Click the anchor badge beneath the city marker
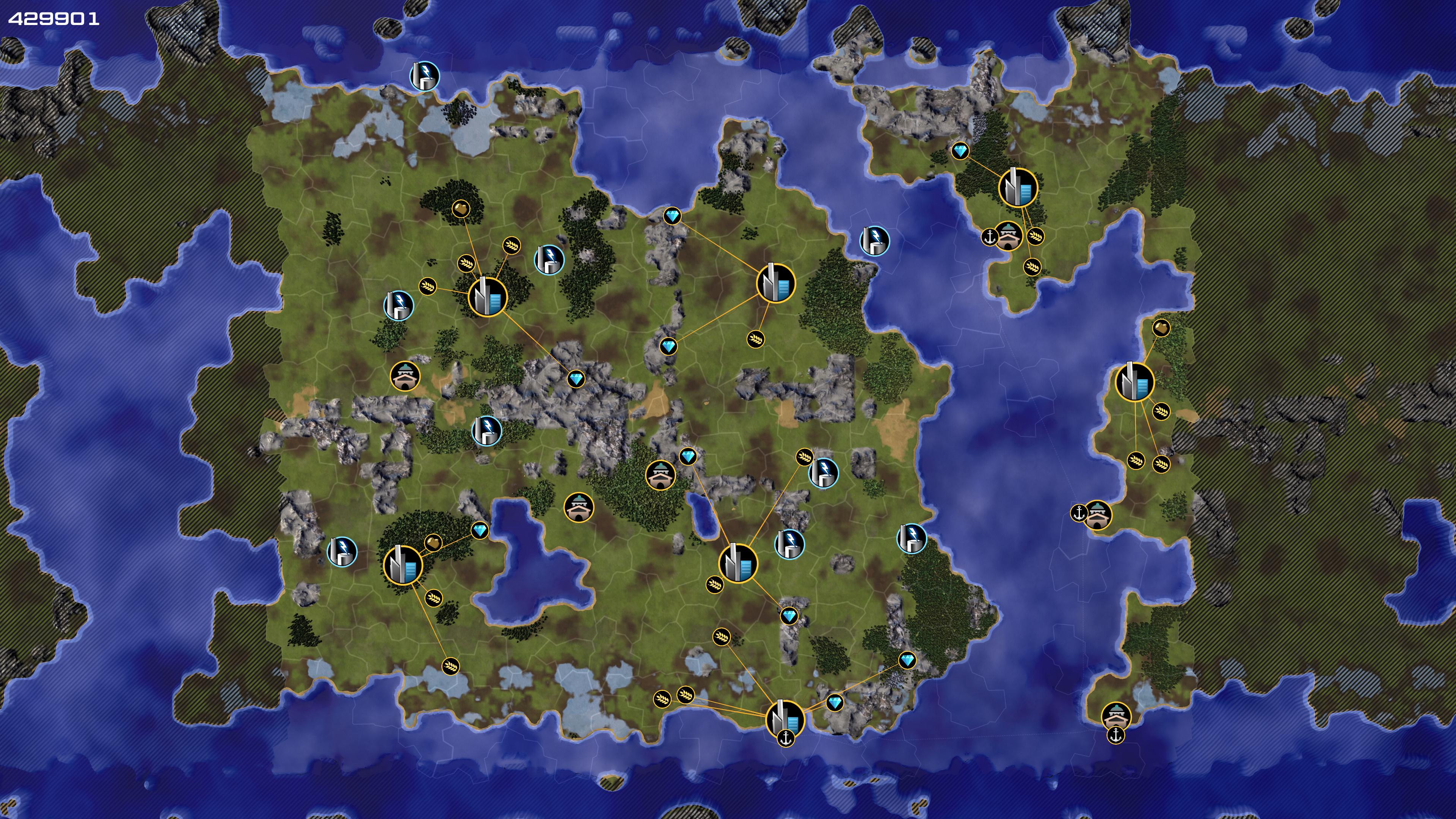This screenshot has width=1456, height=819. point(786,737)
